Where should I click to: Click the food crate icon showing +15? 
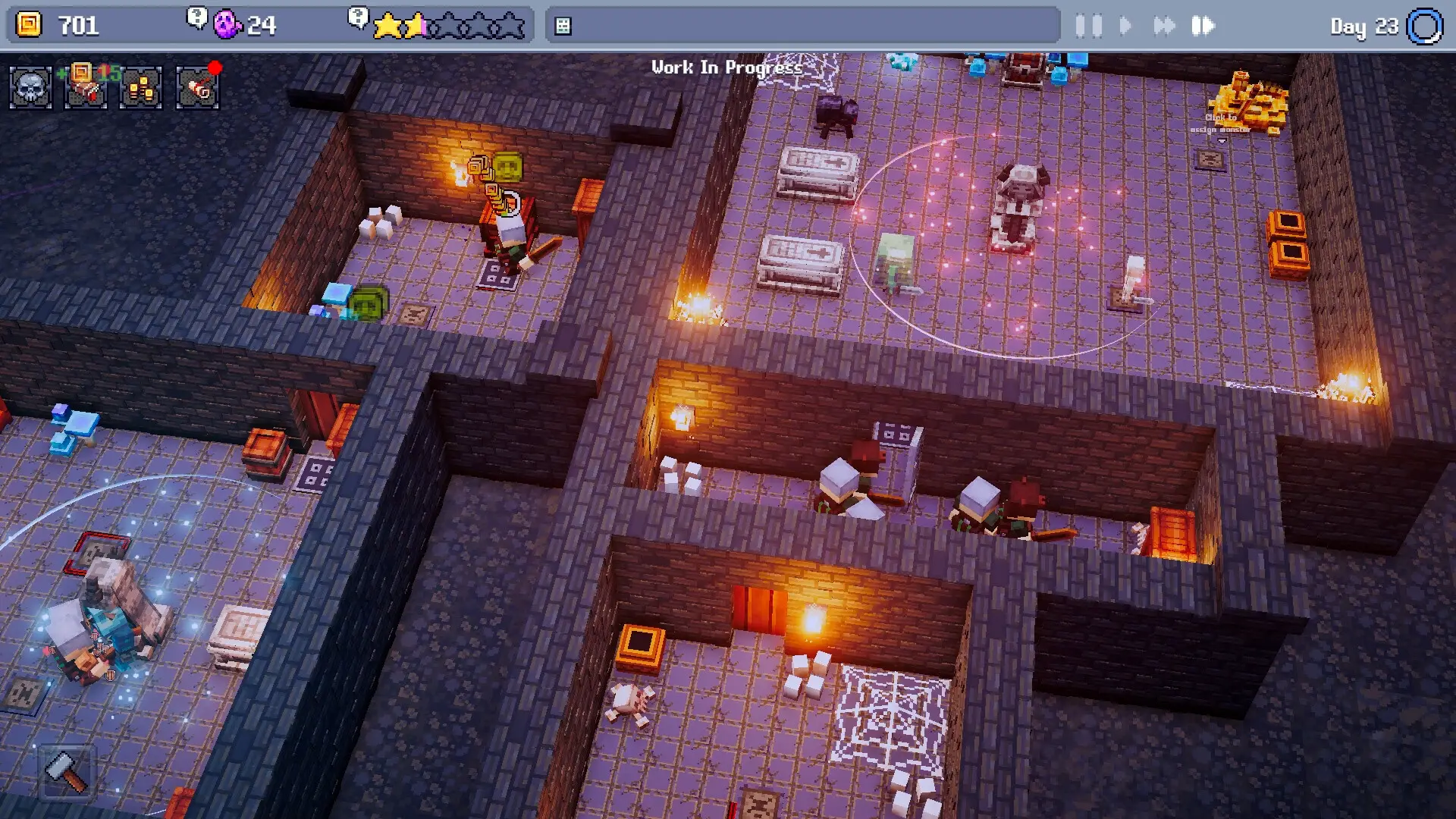coord(85,87)
